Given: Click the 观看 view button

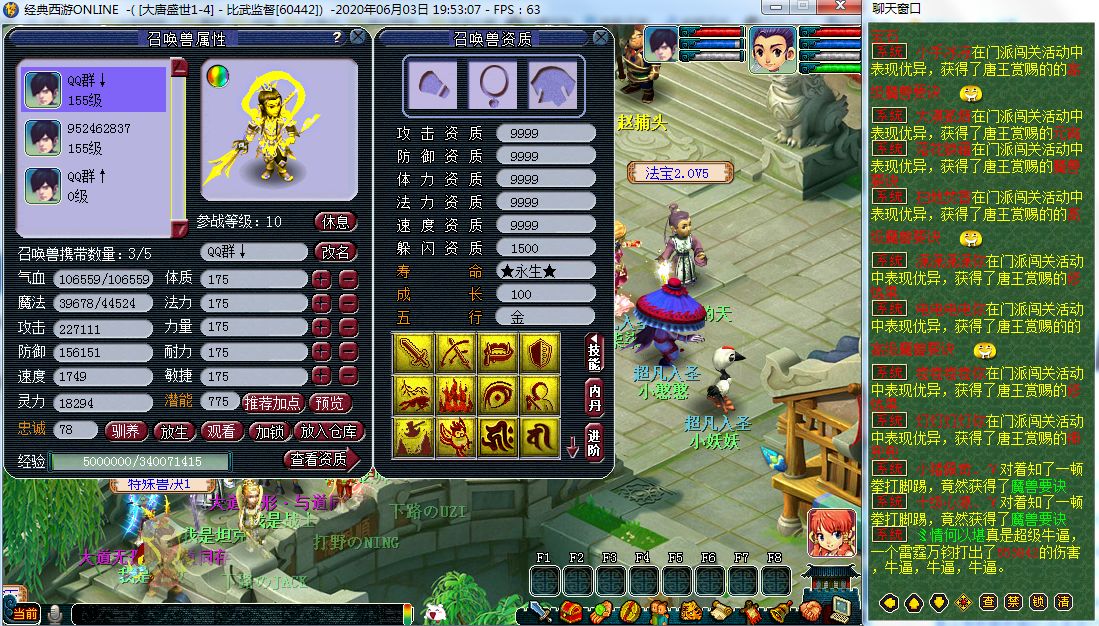Looking at the screenshot, I should (x=223, y=431).
